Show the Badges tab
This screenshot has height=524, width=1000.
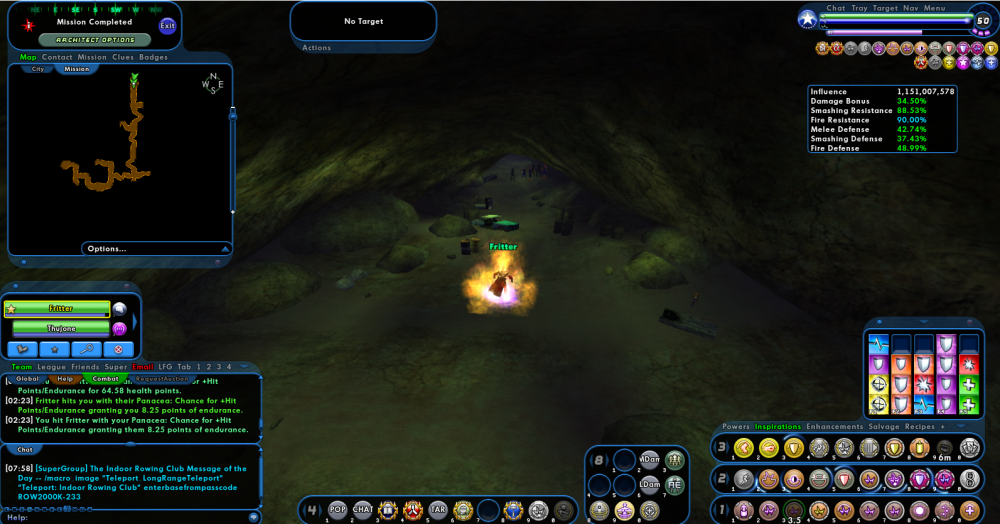[x=153, y=57]
